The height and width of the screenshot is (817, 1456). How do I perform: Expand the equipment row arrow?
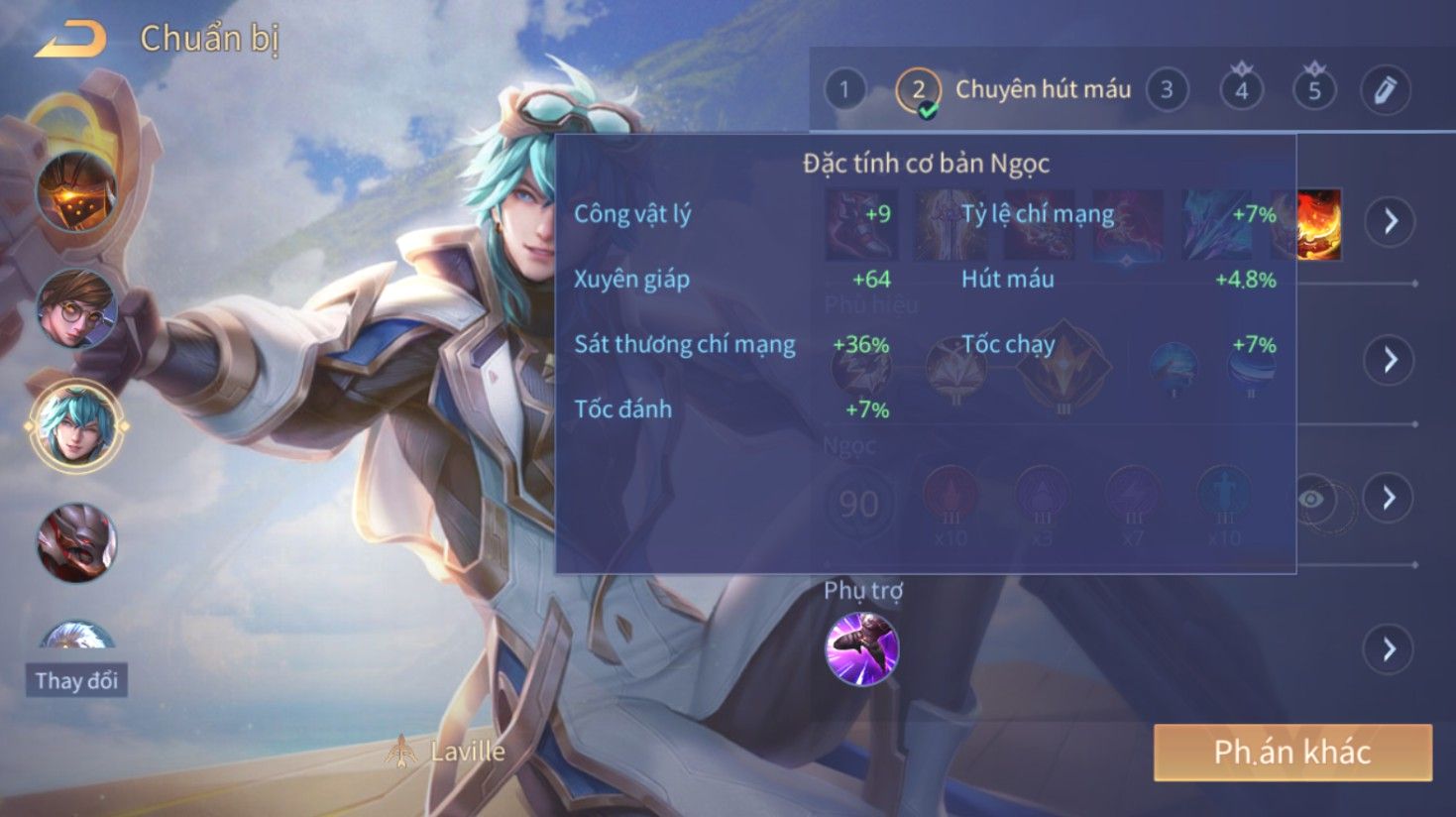1390,221
